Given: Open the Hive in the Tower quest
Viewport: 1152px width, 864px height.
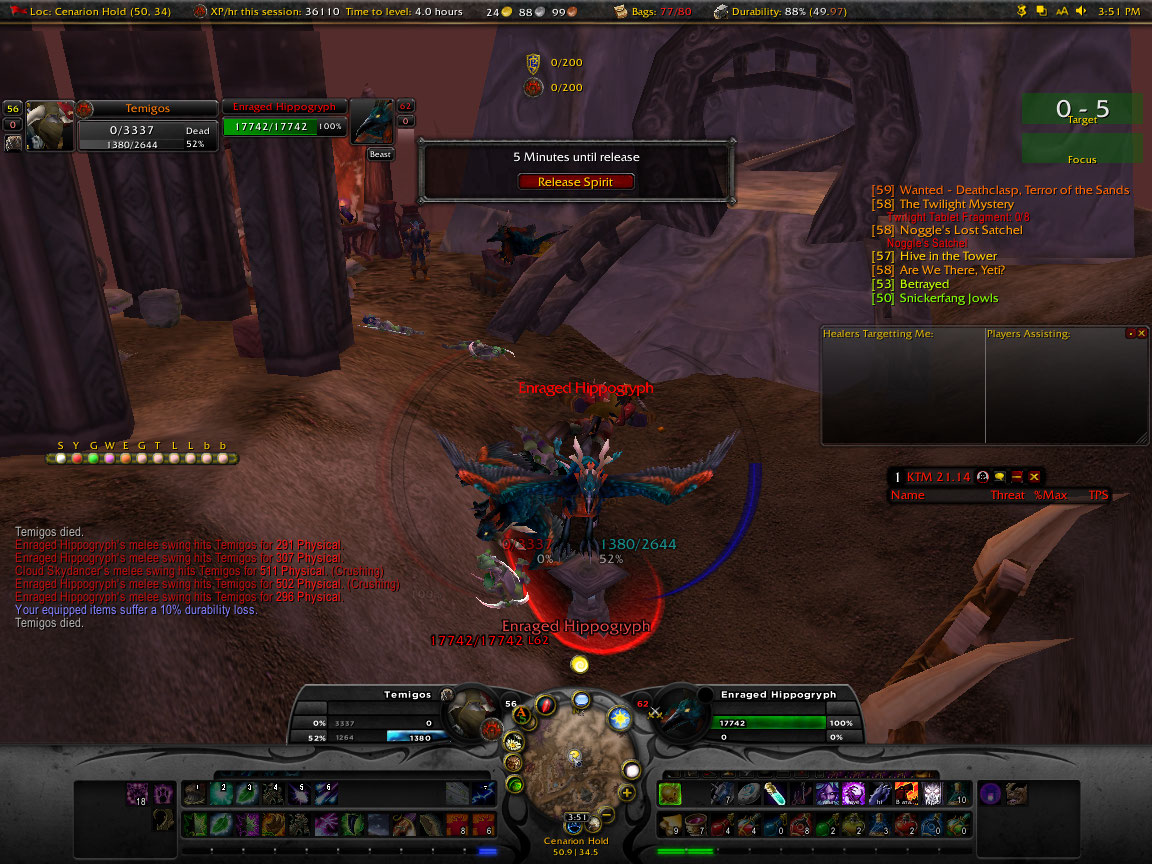Looking at the screenshot, I should click(948, 256).
